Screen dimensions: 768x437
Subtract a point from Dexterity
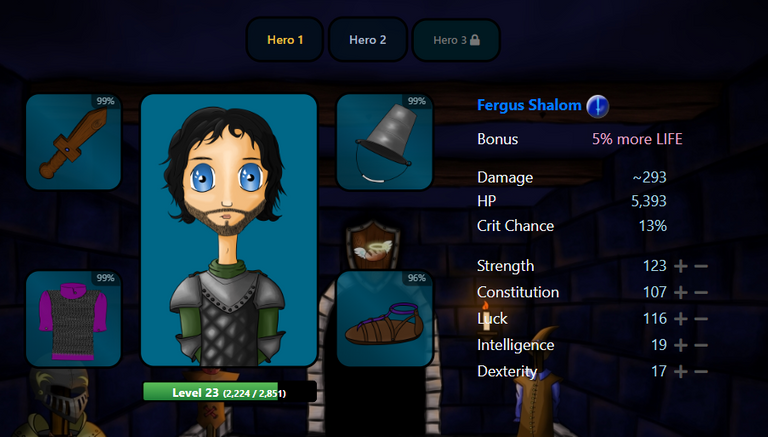pos(701,371)
